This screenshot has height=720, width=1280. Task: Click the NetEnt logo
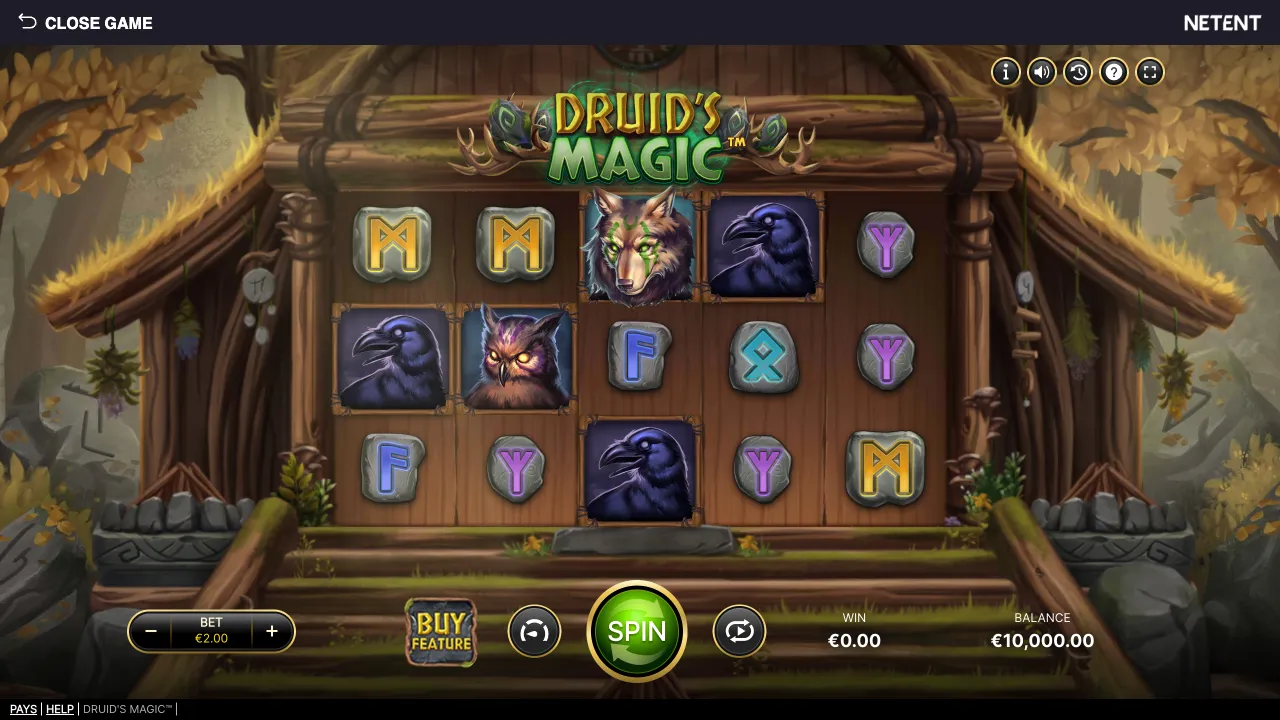click(x=1222, y=22)
